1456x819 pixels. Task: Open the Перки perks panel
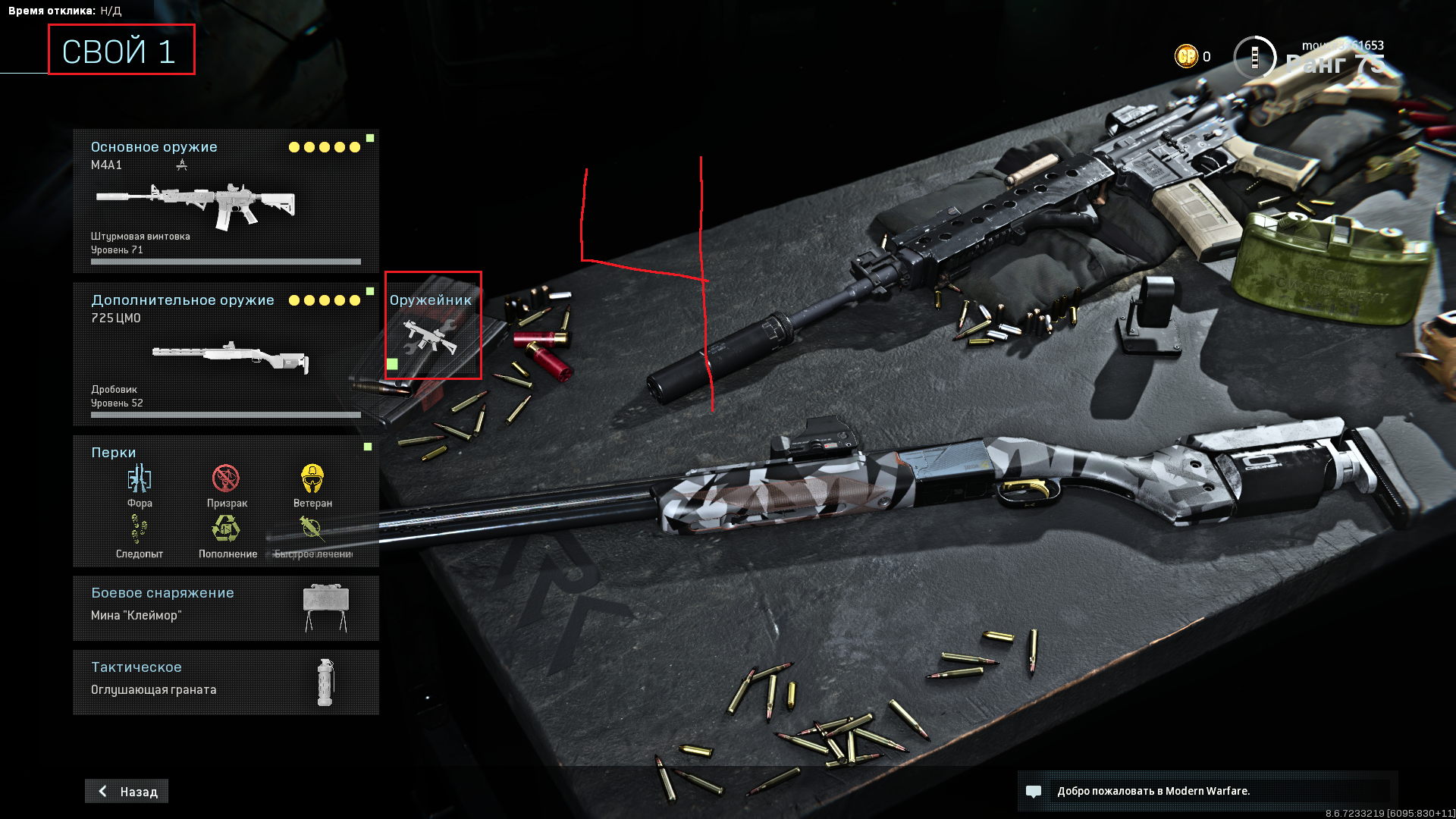pos(225,501)
